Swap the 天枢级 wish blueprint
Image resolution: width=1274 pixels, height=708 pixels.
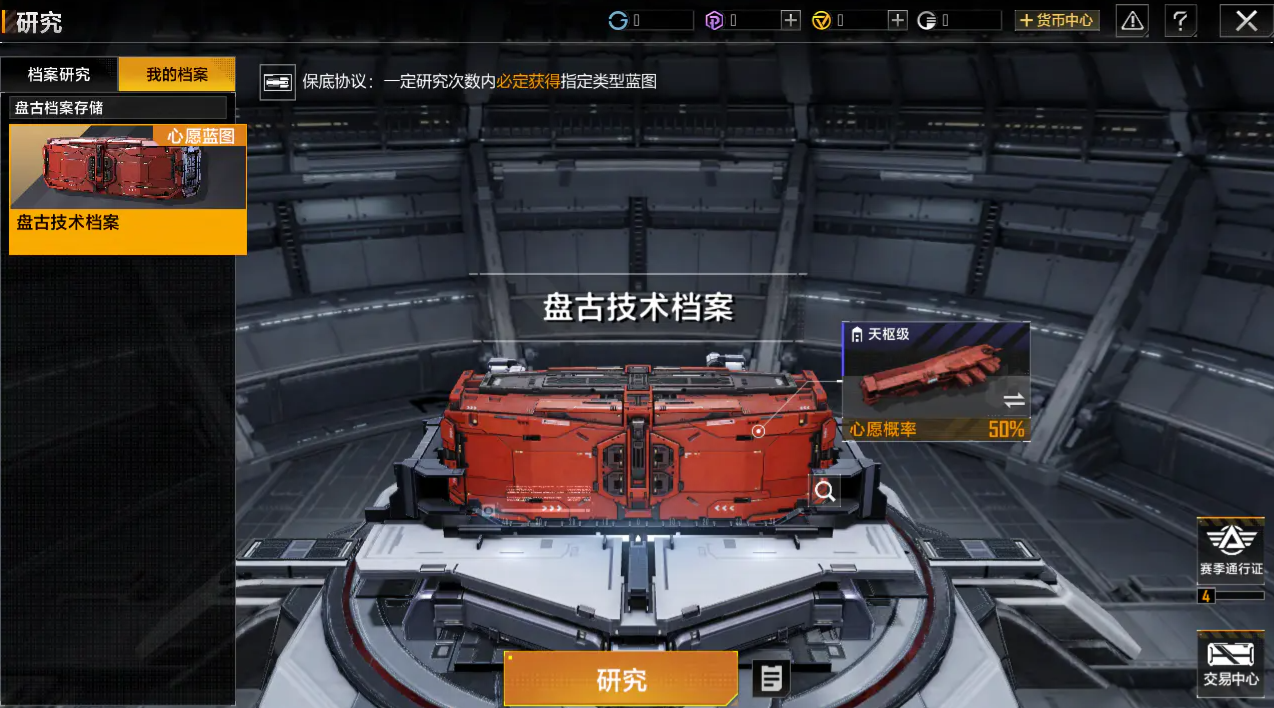[x=1013, y=400]
